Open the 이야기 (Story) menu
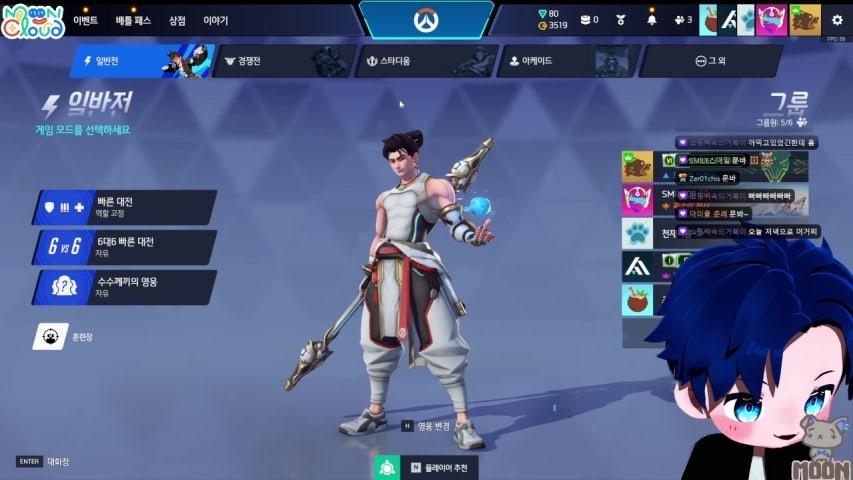Image resolution: width=853 pixels, height=480 pixels. coord(215,20)
